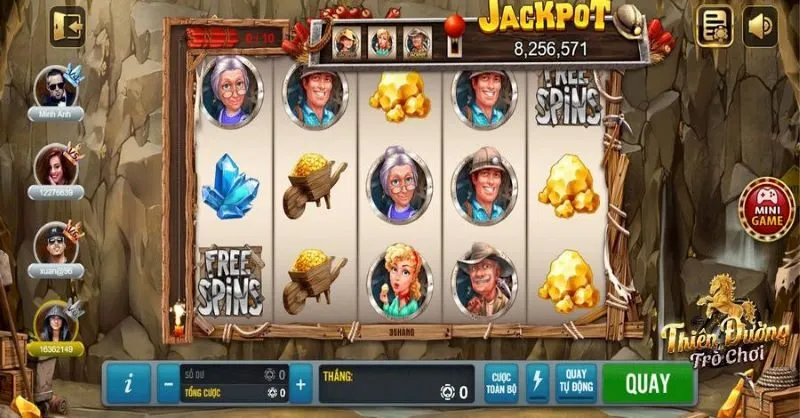Spin the reels with the green QUAY button

pyautogui.click(x=647, y=383)
